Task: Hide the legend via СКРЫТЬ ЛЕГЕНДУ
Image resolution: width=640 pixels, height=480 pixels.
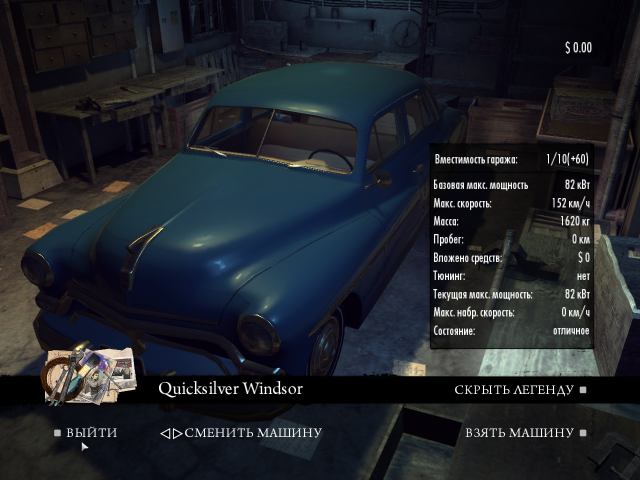Action: click(514, 390)
